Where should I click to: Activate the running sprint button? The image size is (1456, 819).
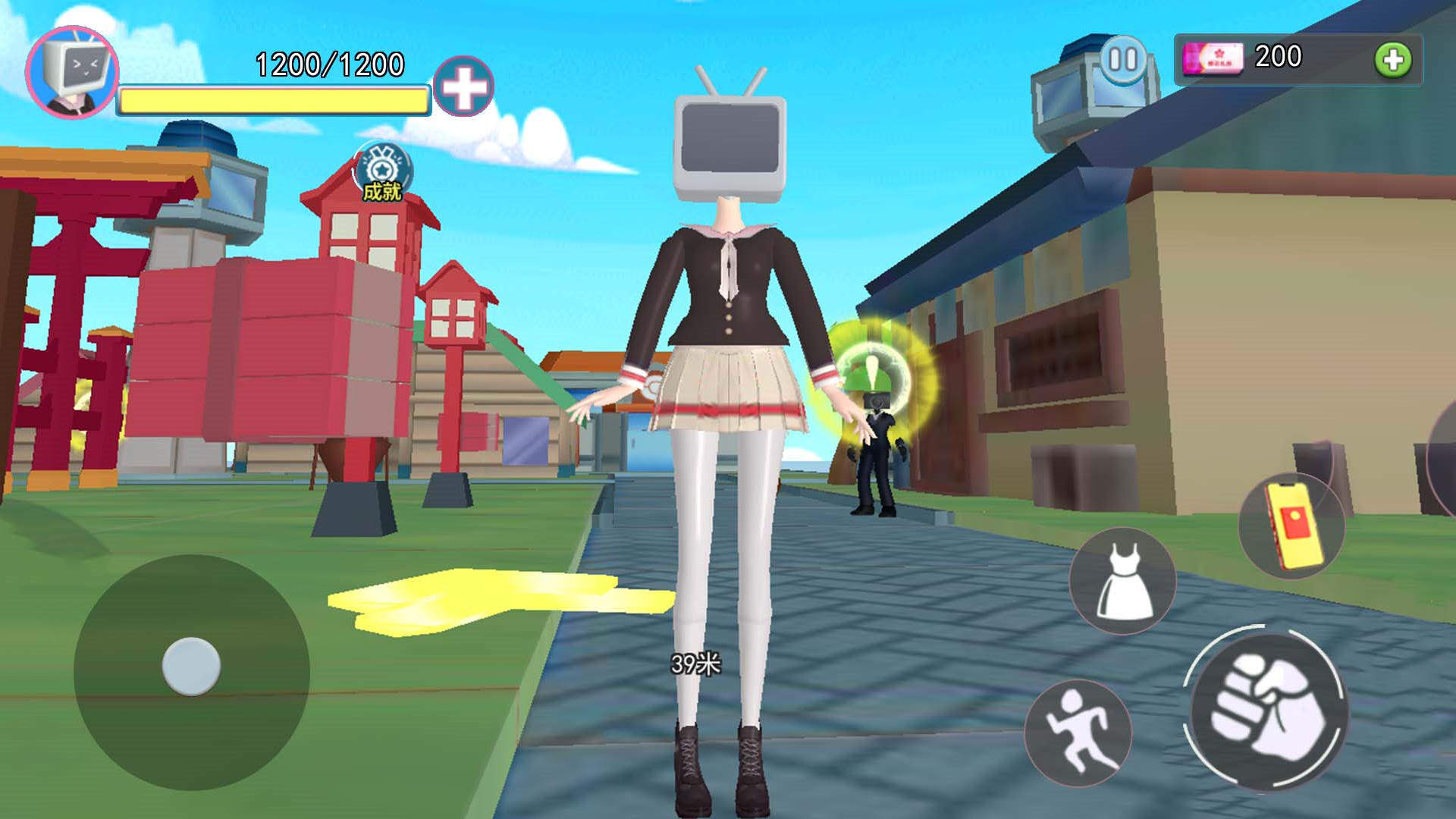click(1078, 731)
